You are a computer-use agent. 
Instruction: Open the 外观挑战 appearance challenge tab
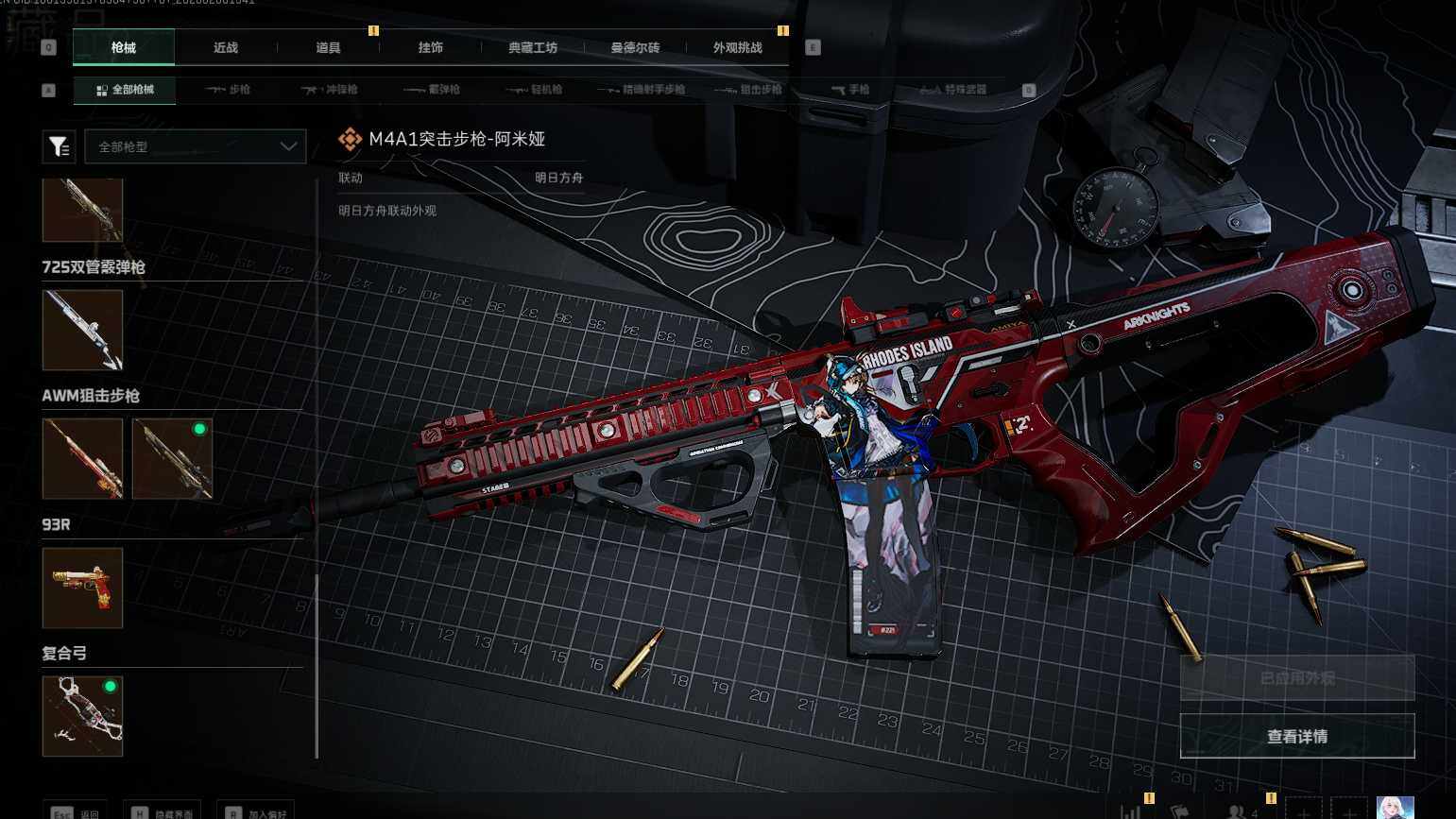pyautogui.click(x=738, y=47)
